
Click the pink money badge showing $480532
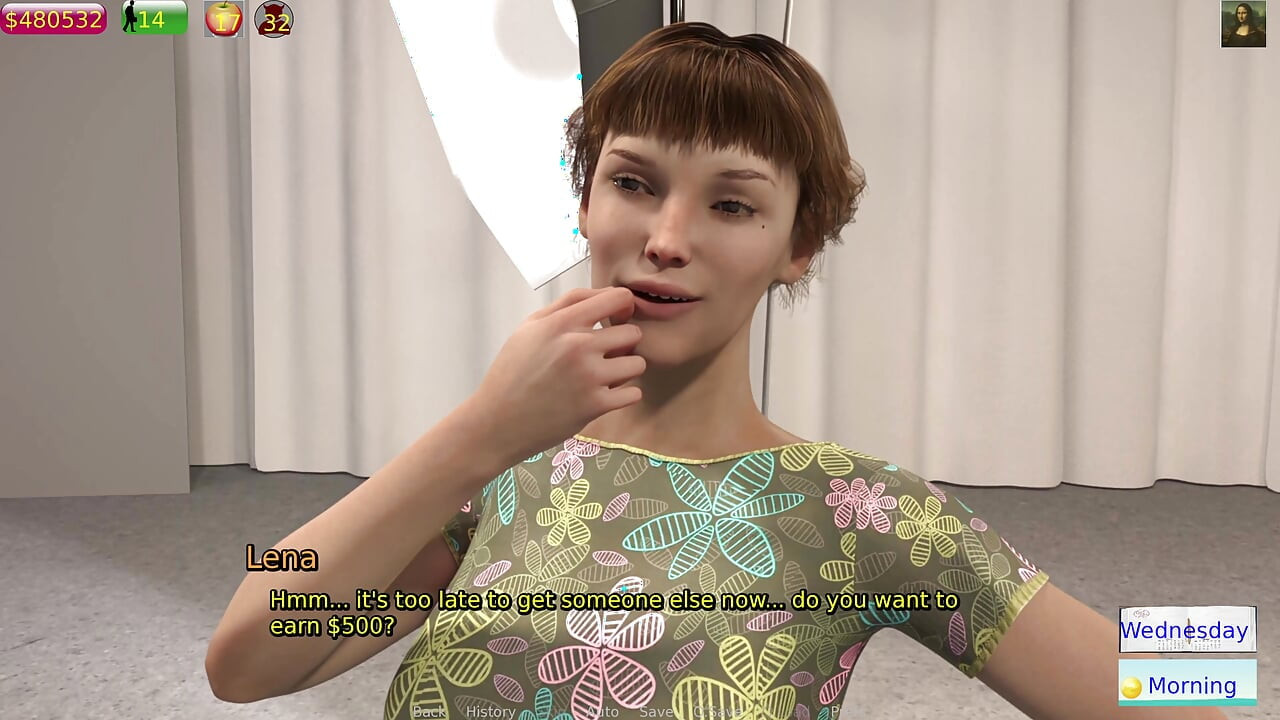pos(52,17)
